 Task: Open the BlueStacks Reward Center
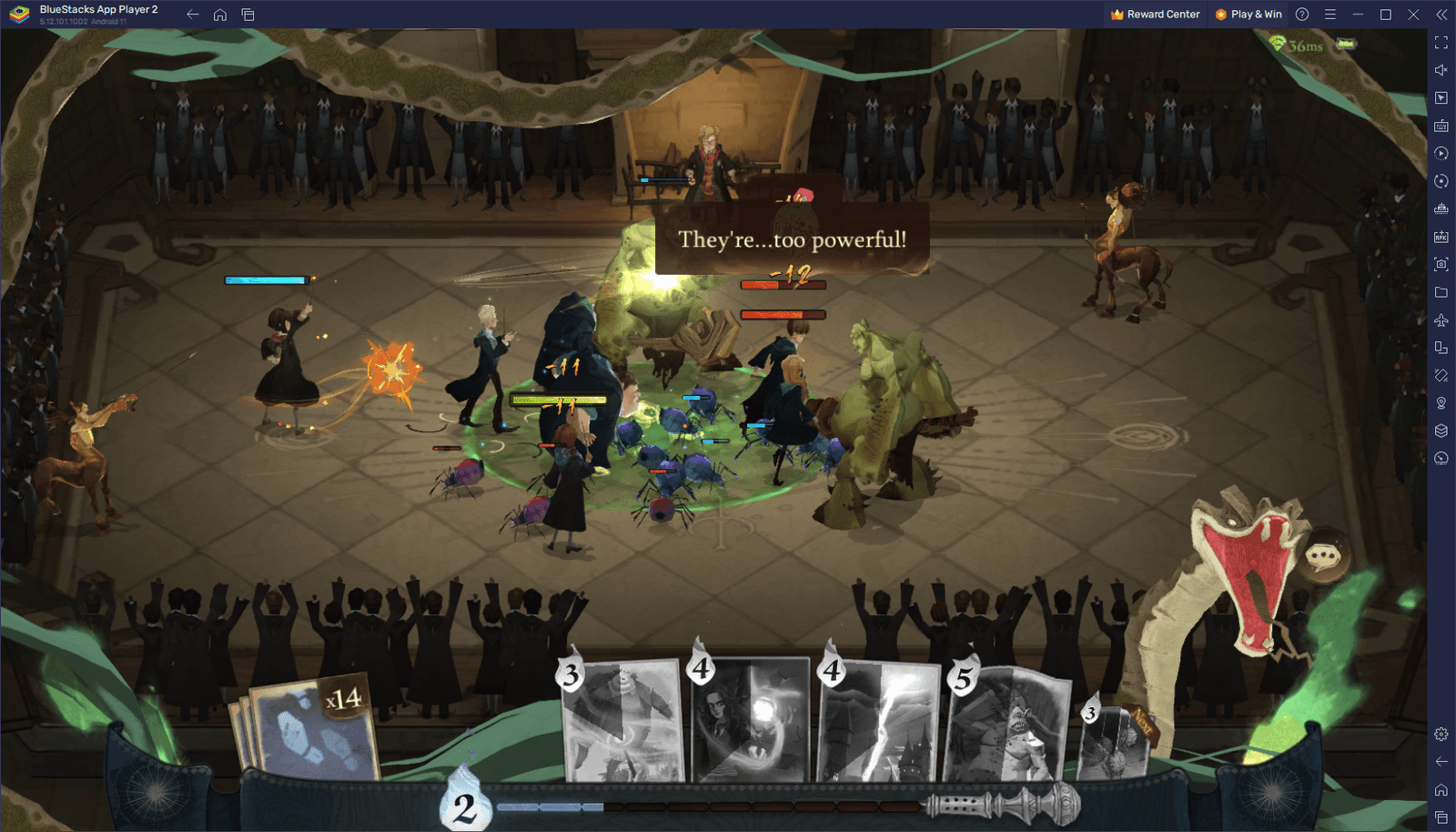[x=1155, y=15]
